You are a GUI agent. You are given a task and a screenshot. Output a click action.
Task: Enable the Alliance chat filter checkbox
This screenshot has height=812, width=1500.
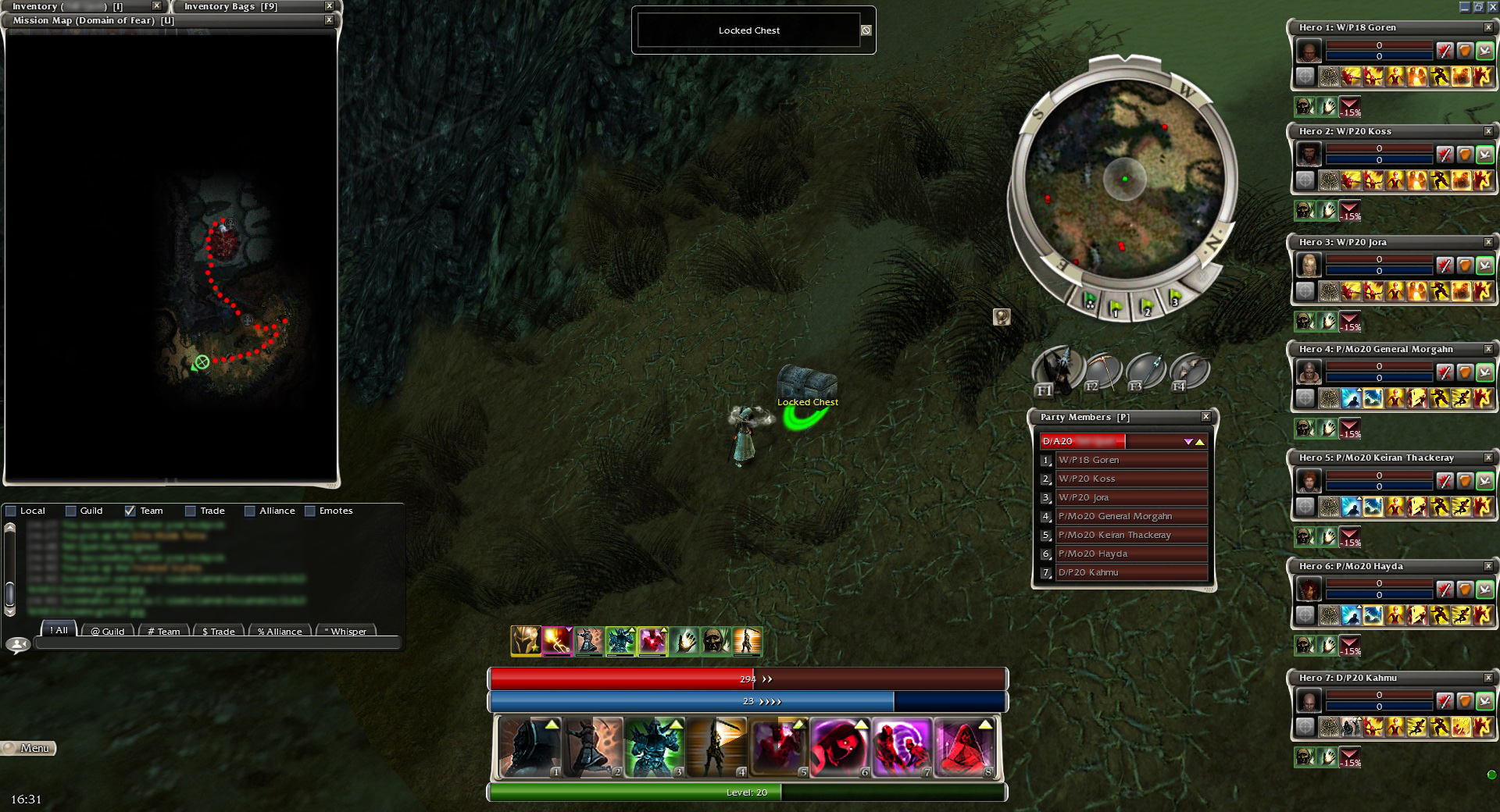250,511
